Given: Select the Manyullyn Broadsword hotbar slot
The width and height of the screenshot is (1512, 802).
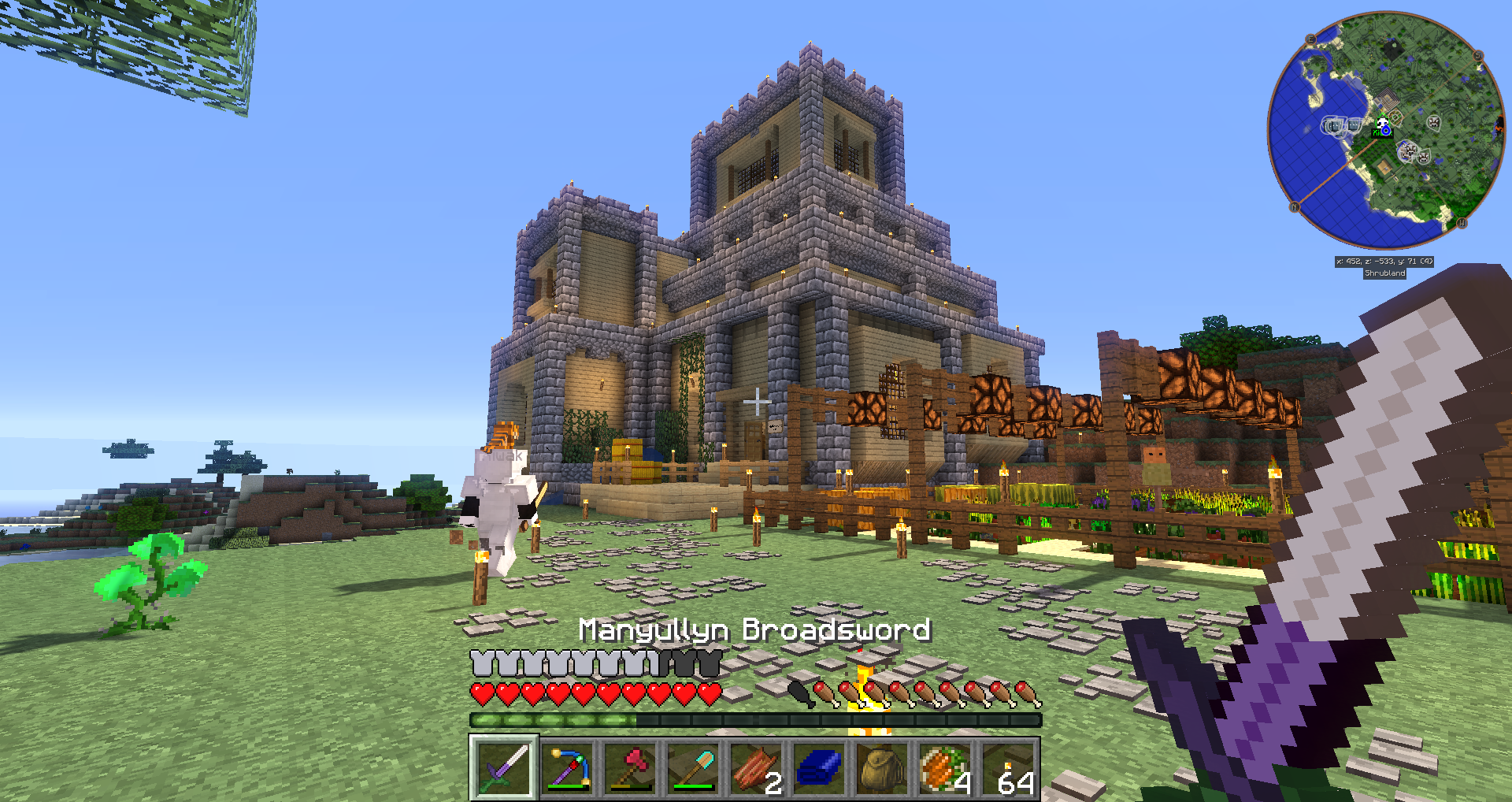Looking at the screenshot, I should [504, 767].
